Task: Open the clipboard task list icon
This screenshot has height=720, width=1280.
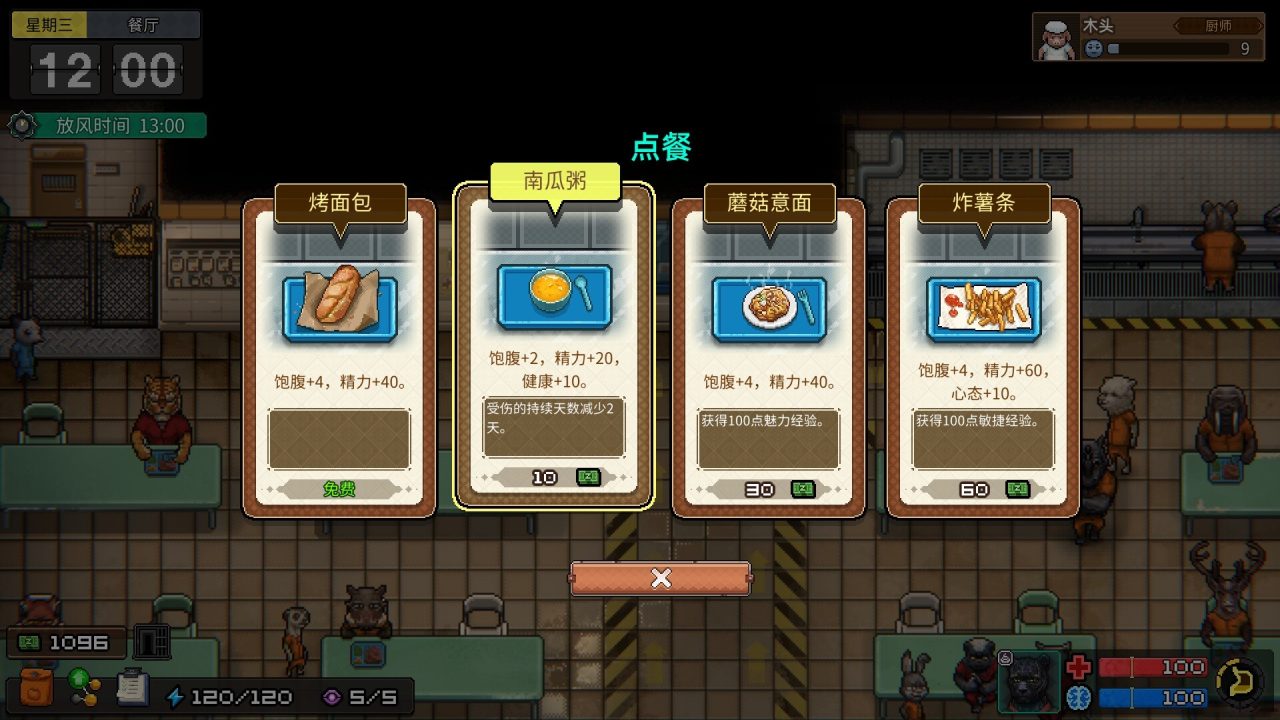Action: pos(133,686)
